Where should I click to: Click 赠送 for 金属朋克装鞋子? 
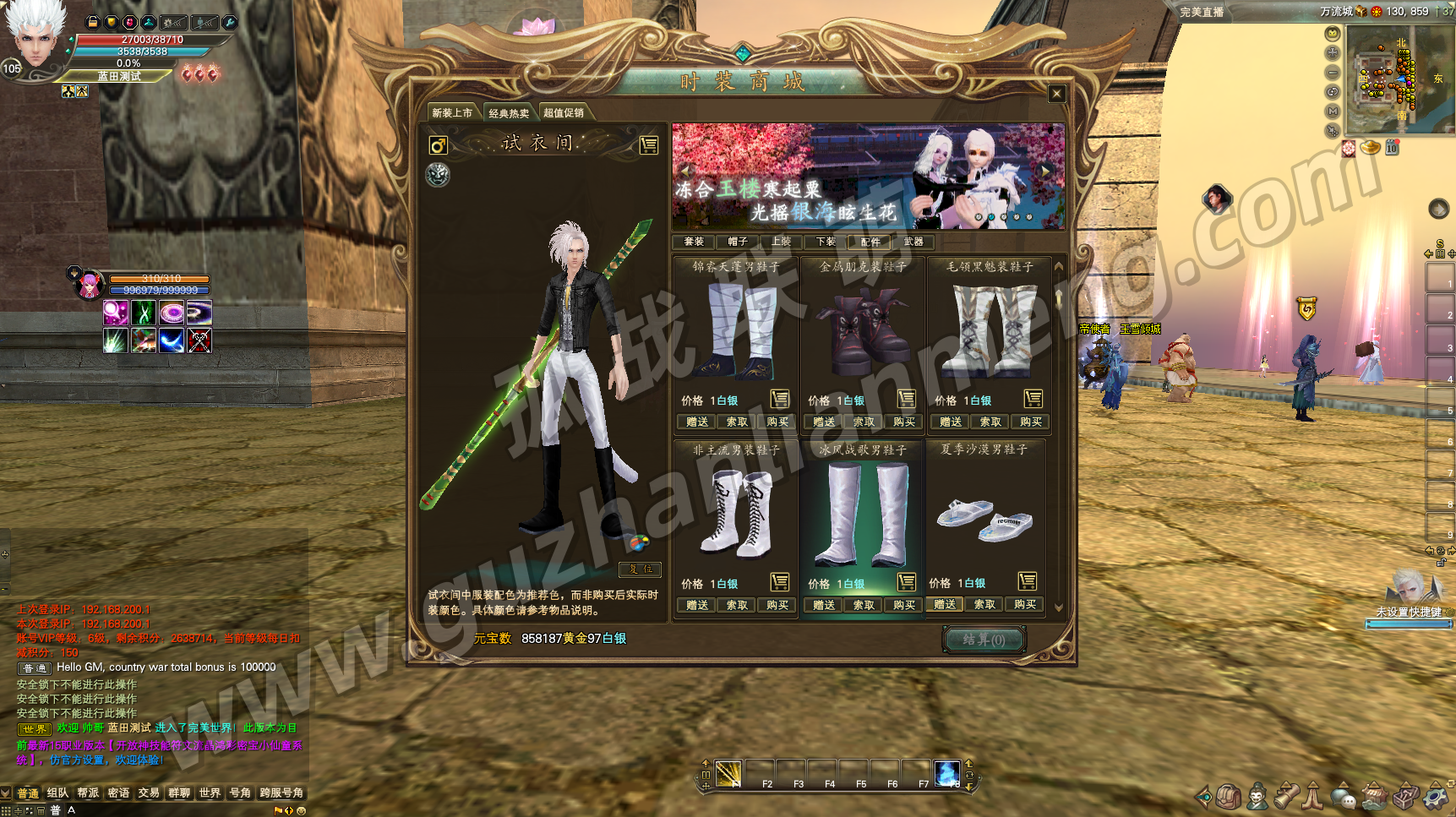[824, 422]
